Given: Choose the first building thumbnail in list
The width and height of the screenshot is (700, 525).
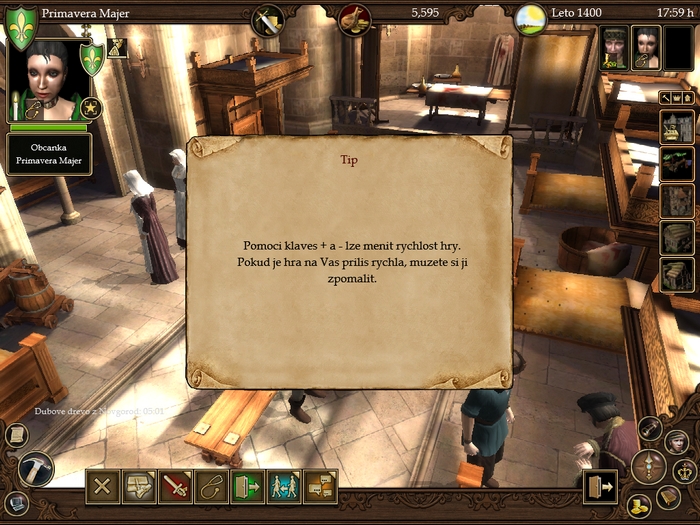Looking at the screenshot, I should pos(677,127).
